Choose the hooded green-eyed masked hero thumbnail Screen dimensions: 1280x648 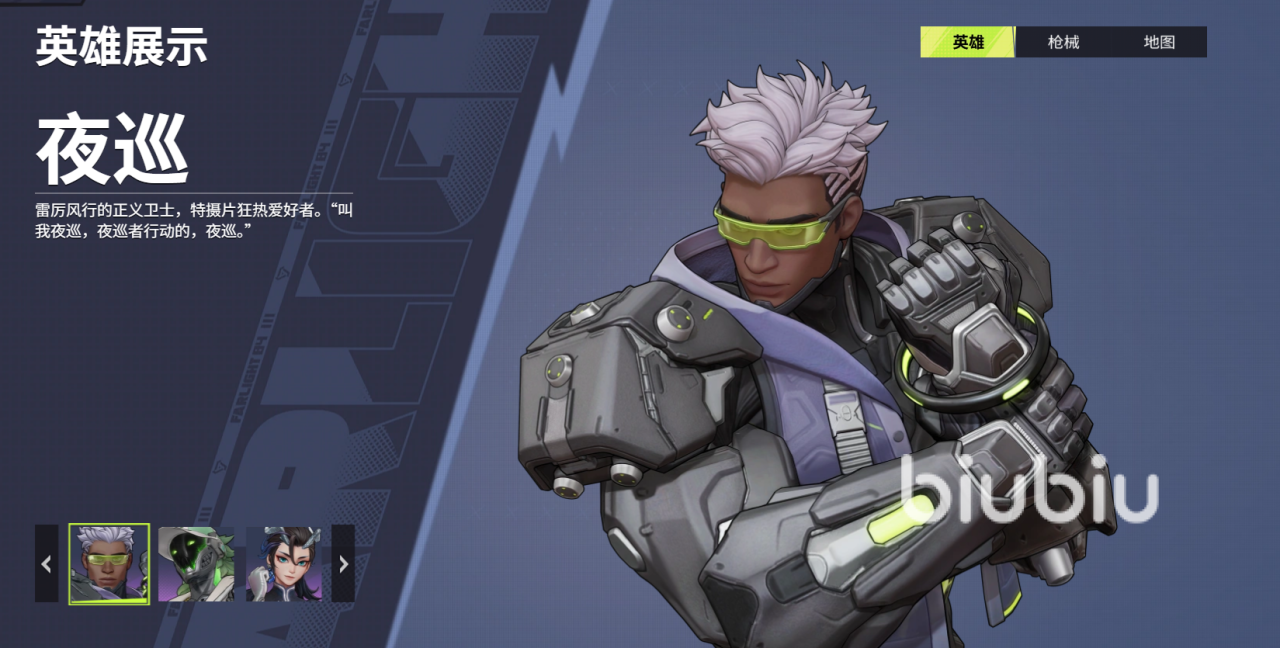click(196, 564)
